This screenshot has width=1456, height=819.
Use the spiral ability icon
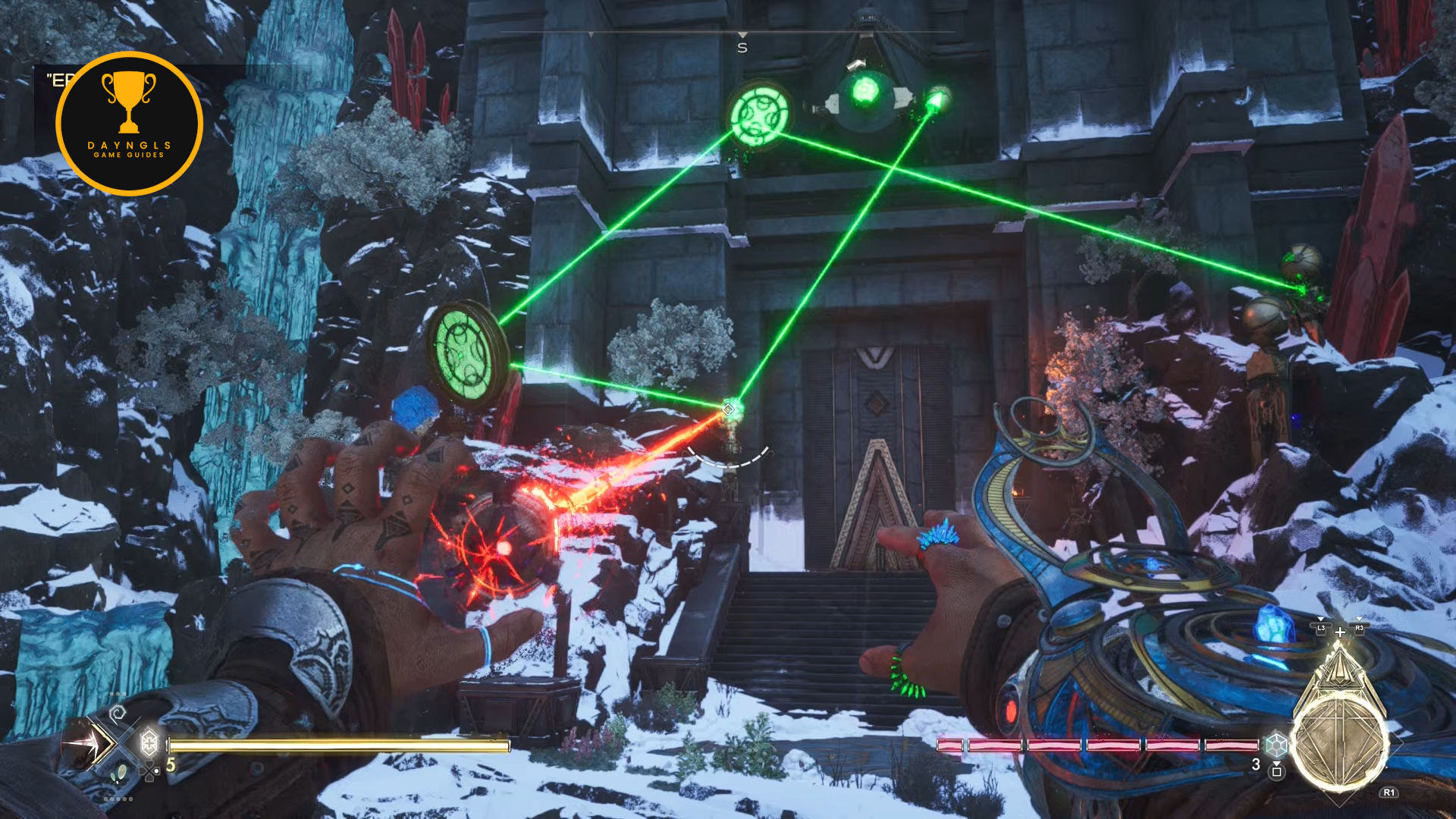coord(118,714)
